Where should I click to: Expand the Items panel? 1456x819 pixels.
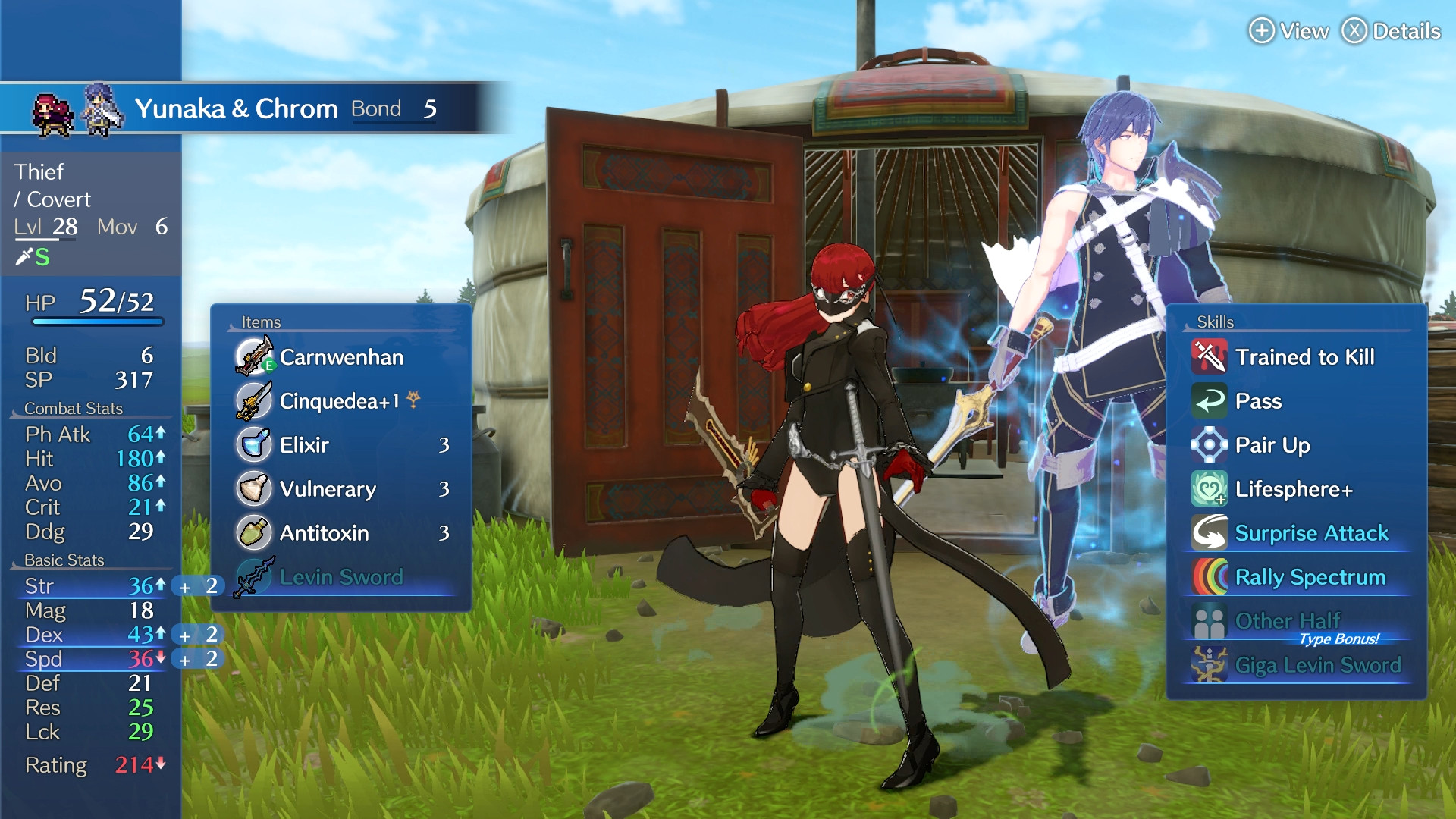point(261,322)
